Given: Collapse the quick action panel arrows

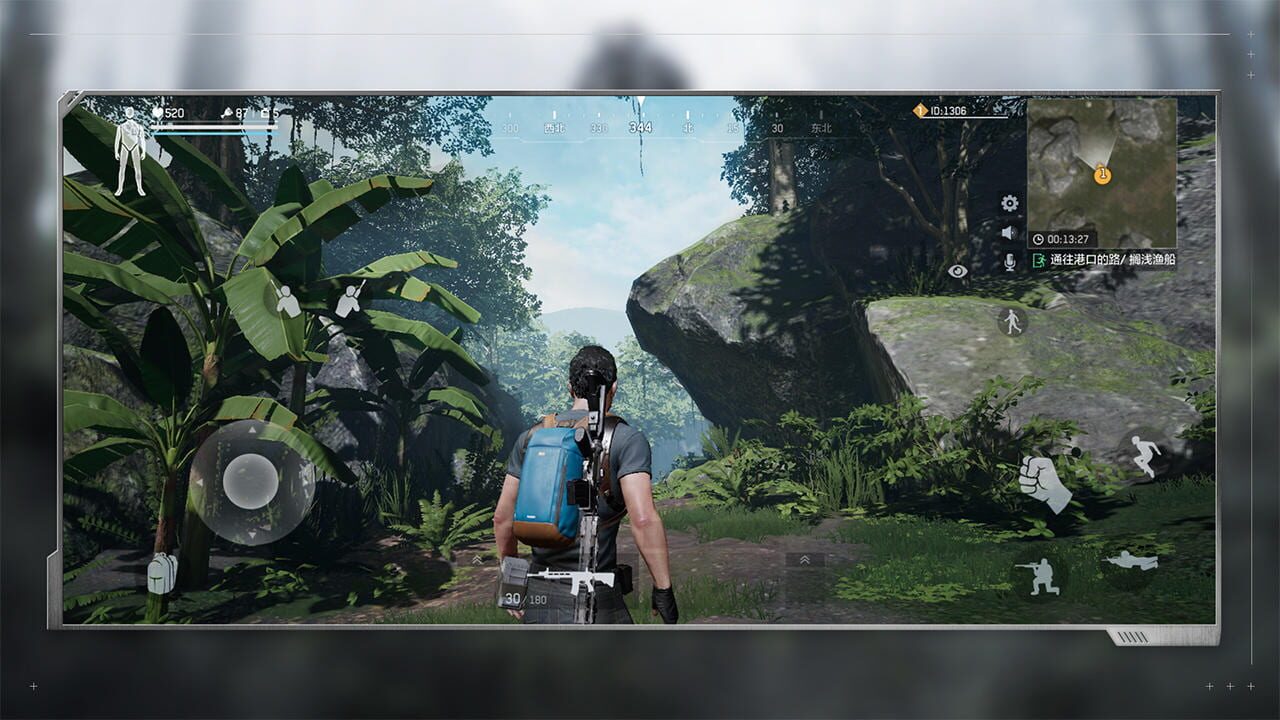Looking at the screenshot, I should click(x=804, y=559).
